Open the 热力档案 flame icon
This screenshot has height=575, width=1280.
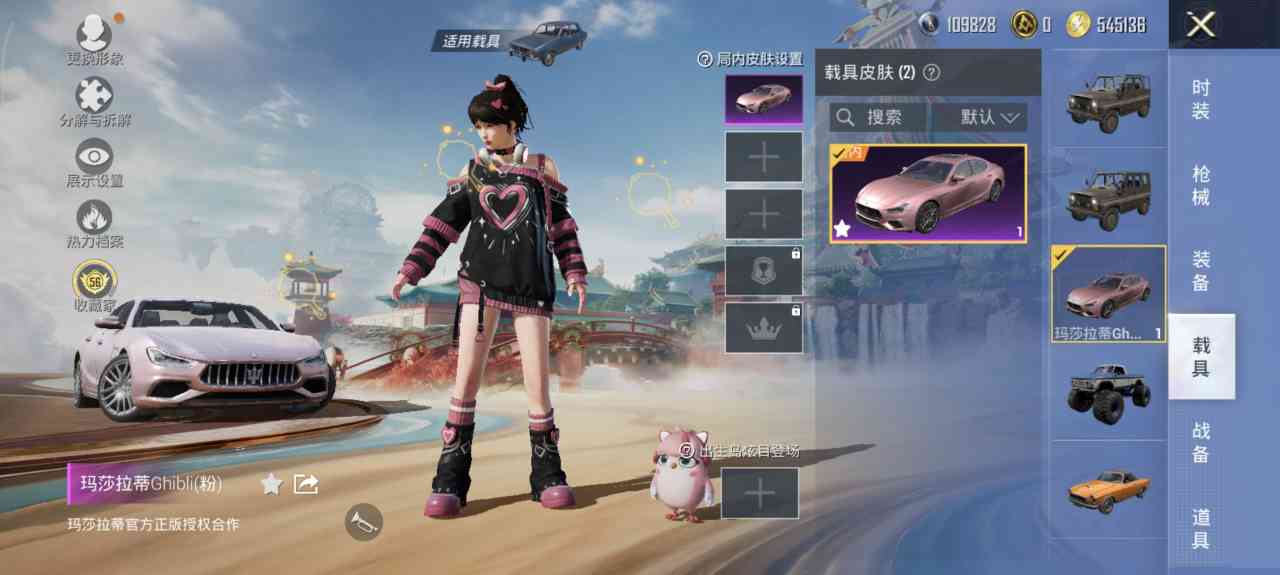tap(94, 220)
